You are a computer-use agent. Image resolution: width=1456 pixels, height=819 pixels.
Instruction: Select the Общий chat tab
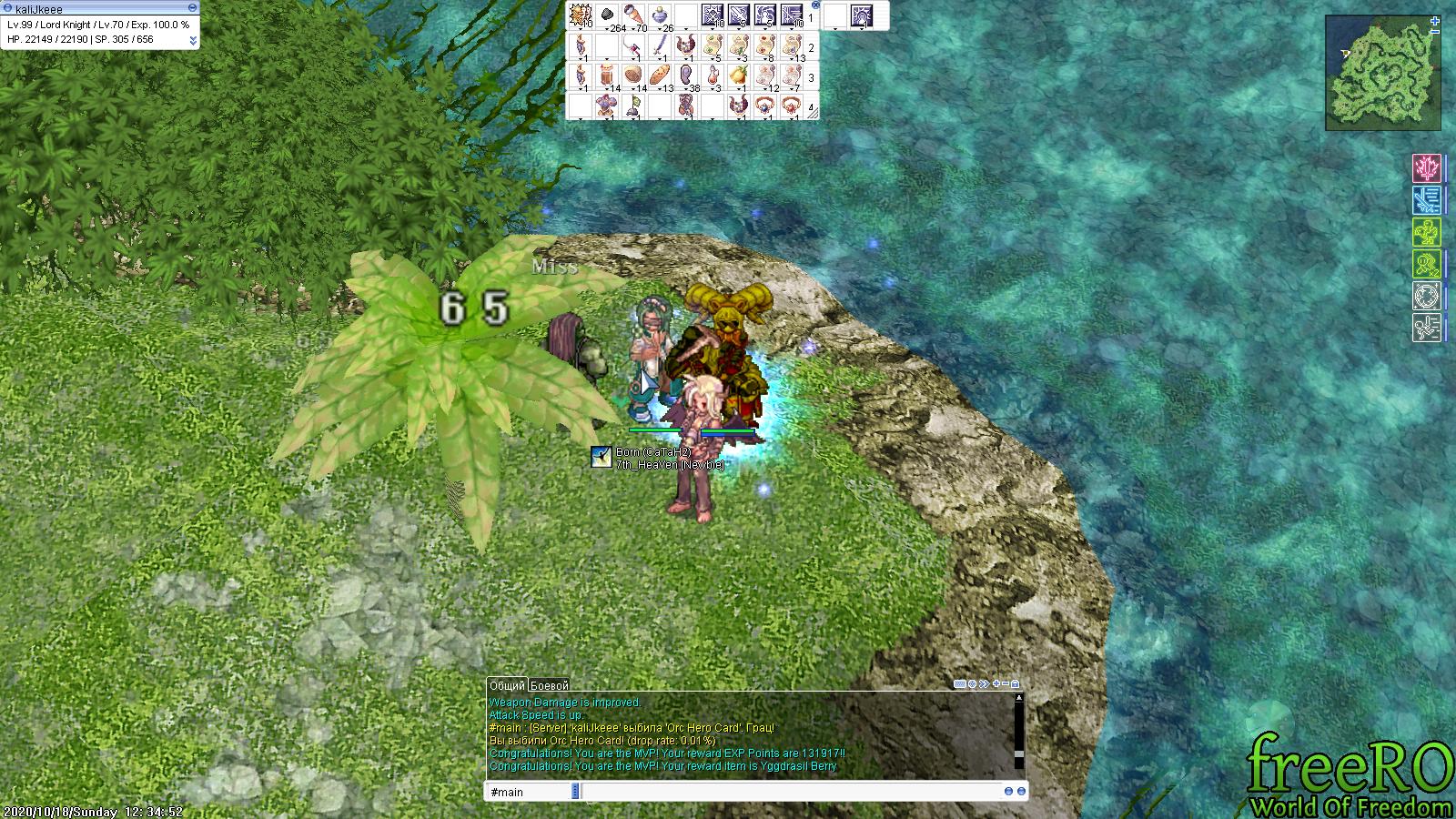(x=507, y=685)
